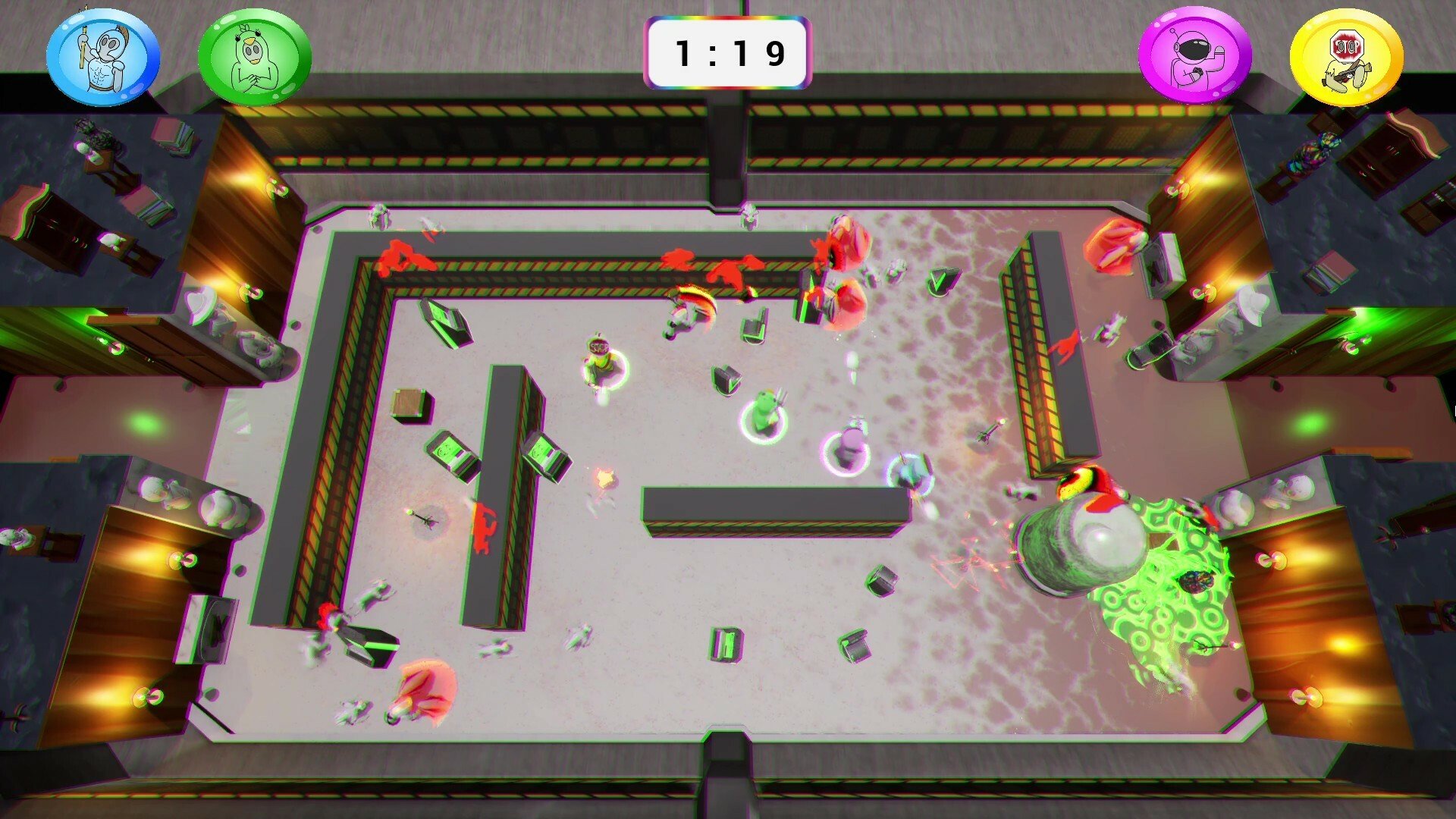
Task: Click the blue player portrait badge
Action: [103, 57]
